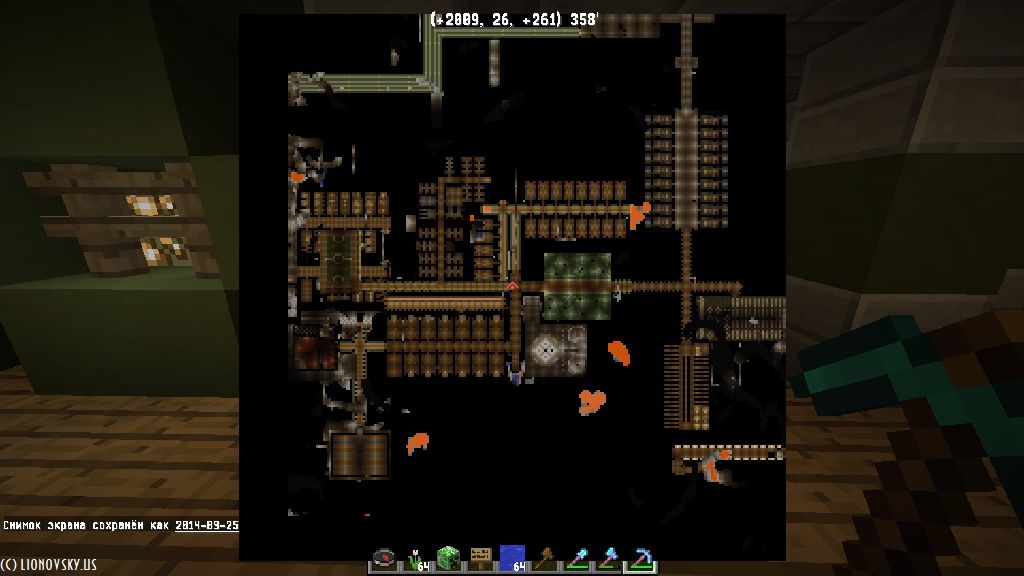Select the diamond pickaxe slot

pos(640,559)
